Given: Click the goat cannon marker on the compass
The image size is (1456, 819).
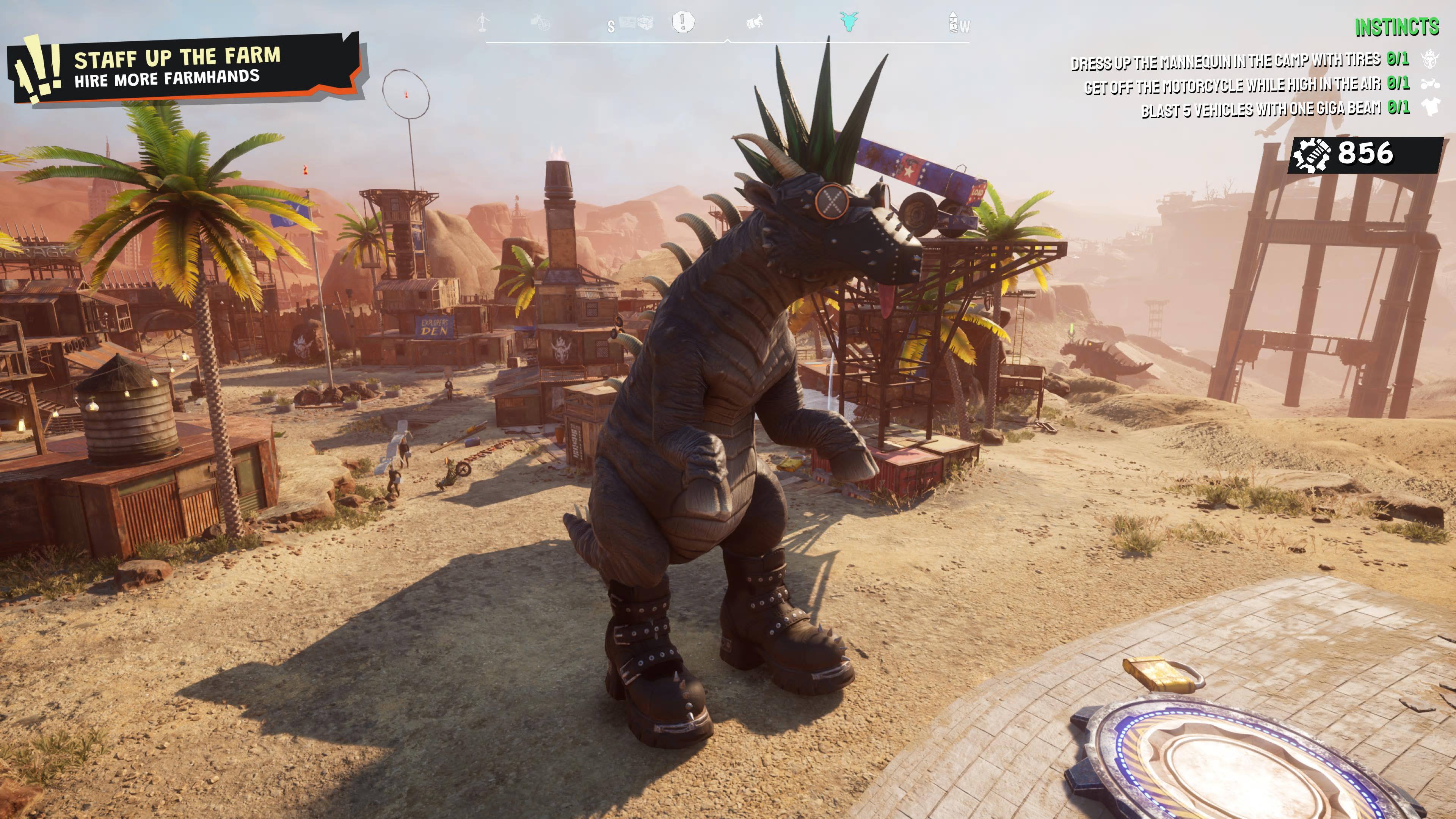Looking at the screenshot, I should tap(755, 22).
